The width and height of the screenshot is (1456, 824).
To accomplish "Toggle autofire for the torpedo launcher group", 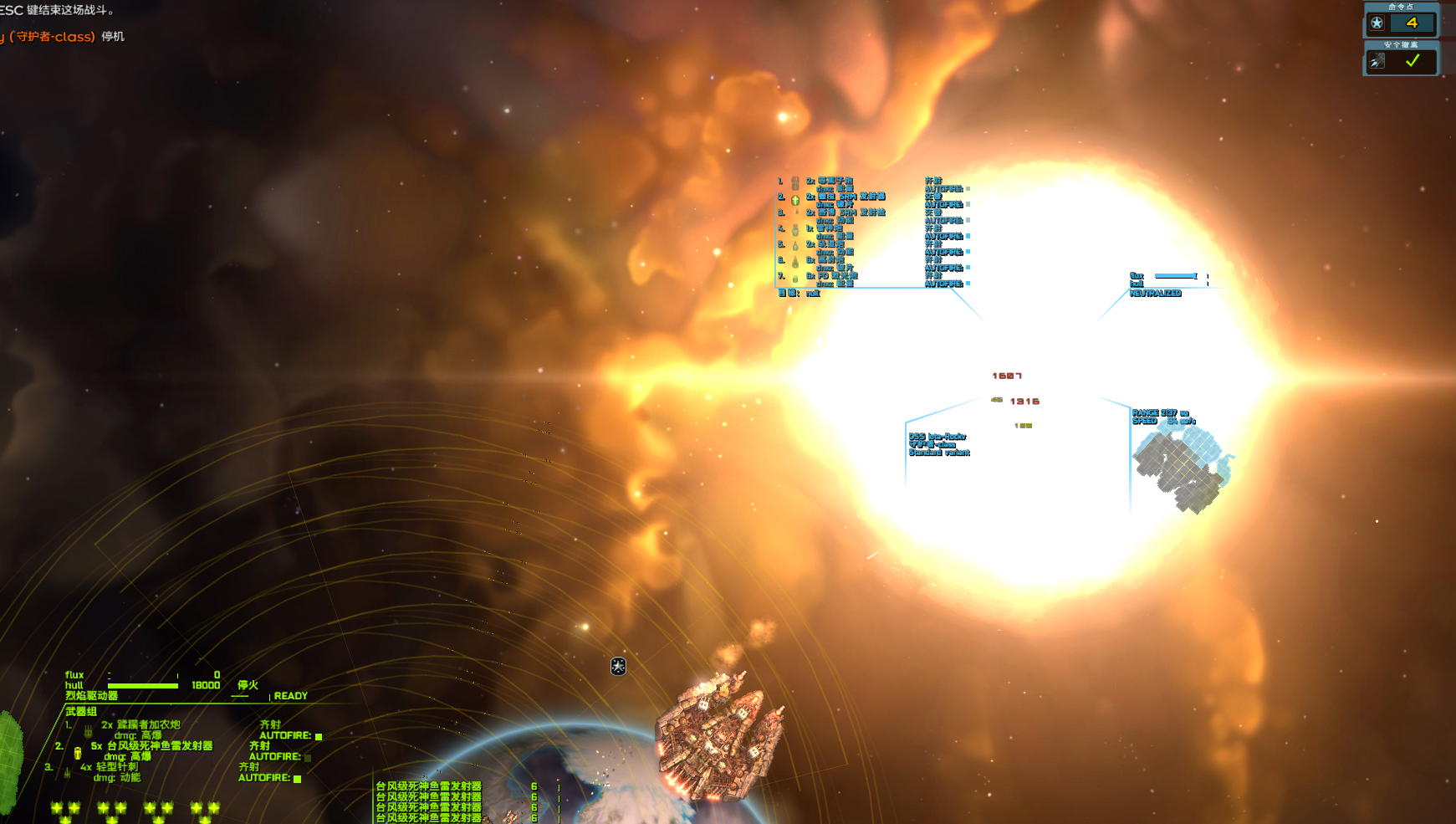I will click(x=308, y=757).
